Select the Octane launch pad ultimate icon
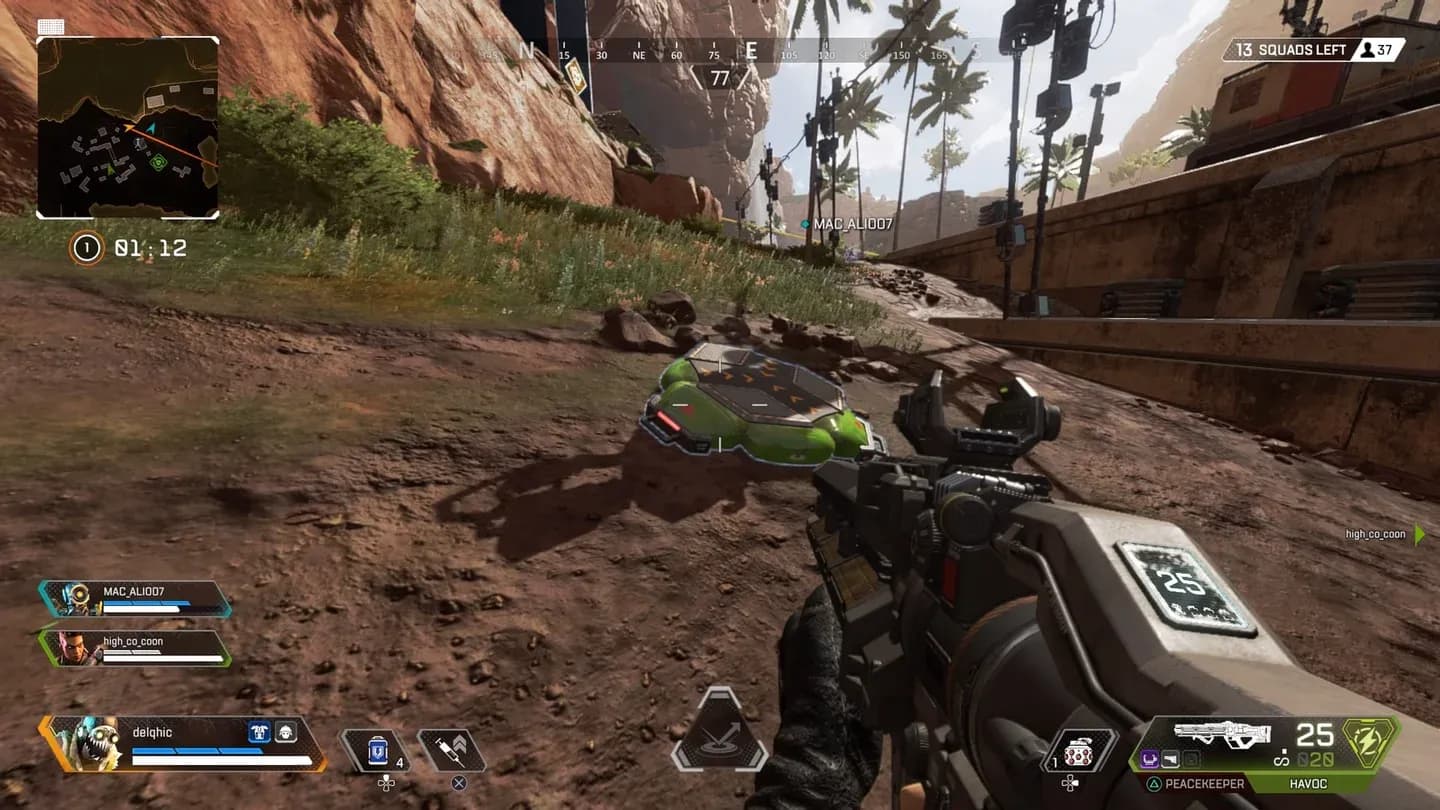Screen dimensions: 1440x810 719,731
